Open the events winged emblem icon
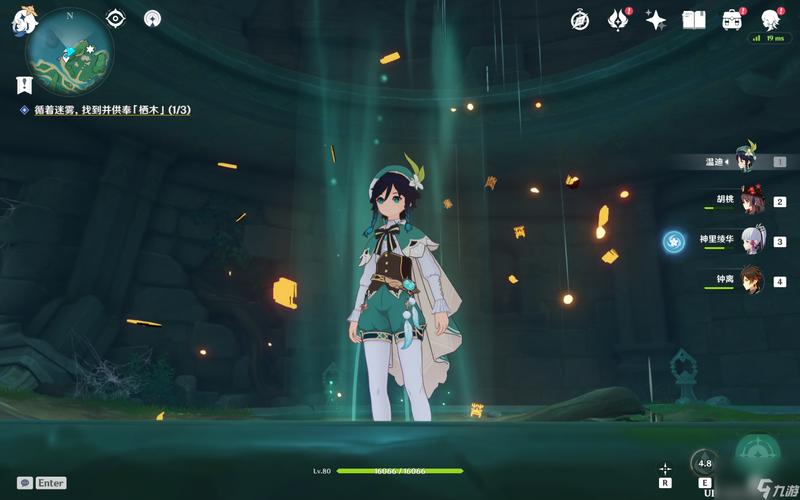This screenshot has width=800, height=500. pos(620,20)
